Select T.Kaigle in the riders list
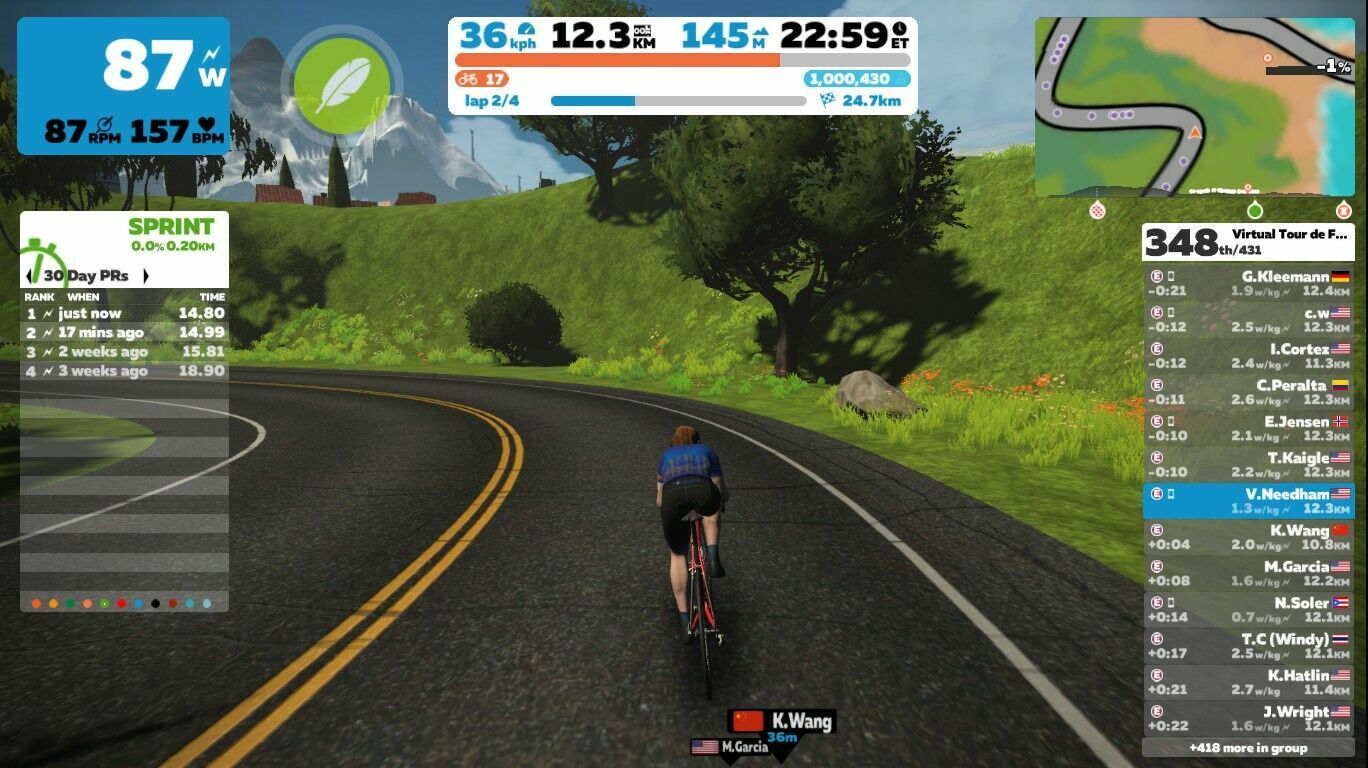This screenshot has width=1368, height=768. 1248,465
